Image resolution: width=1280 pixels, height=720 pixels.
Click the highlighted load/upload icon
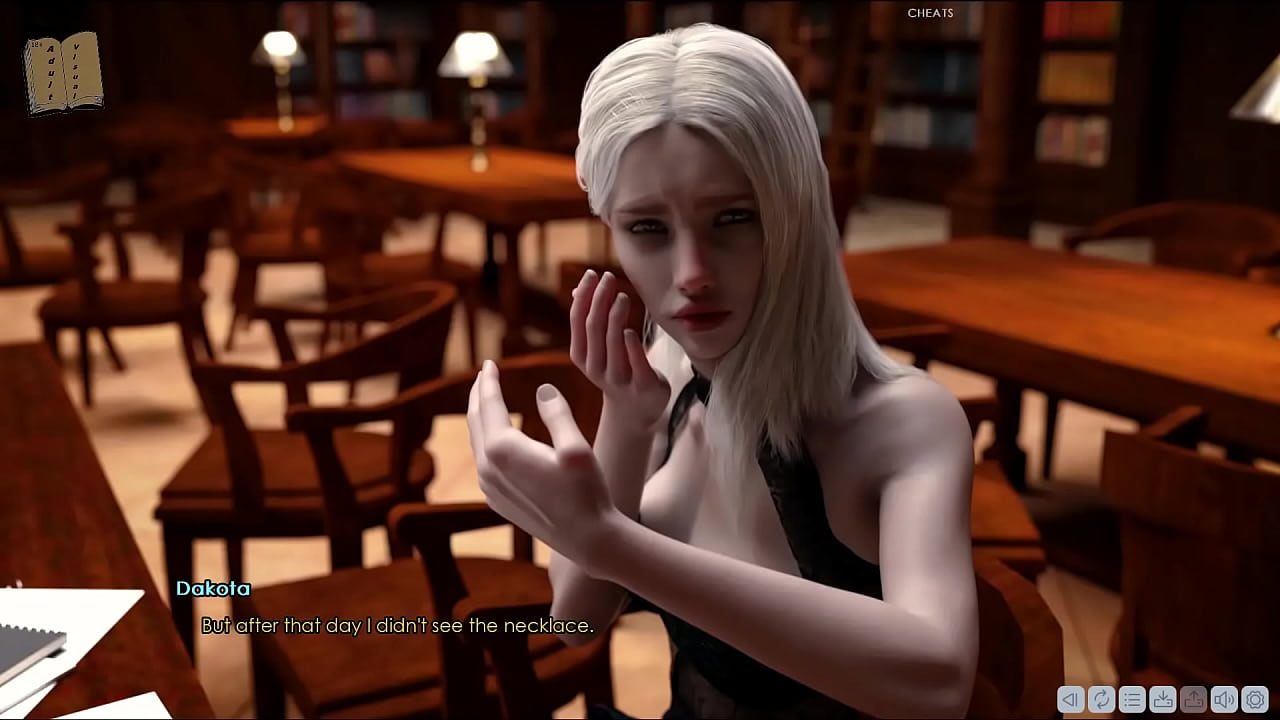coord(1194,700)
